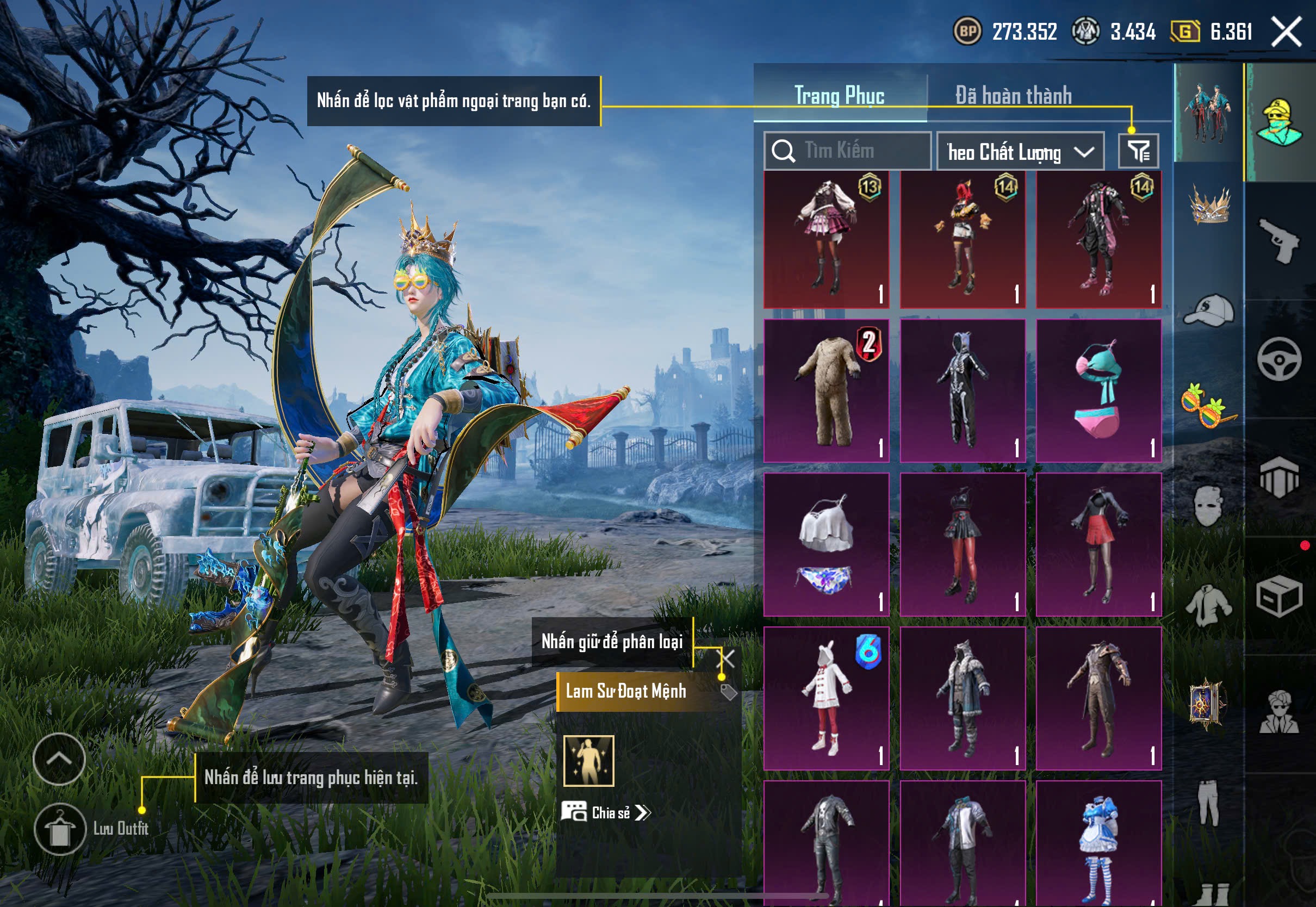Share the outfit via Chia sẻ
The height and width of the screenshot is (907, 1316).
click(x=606, y=813)
